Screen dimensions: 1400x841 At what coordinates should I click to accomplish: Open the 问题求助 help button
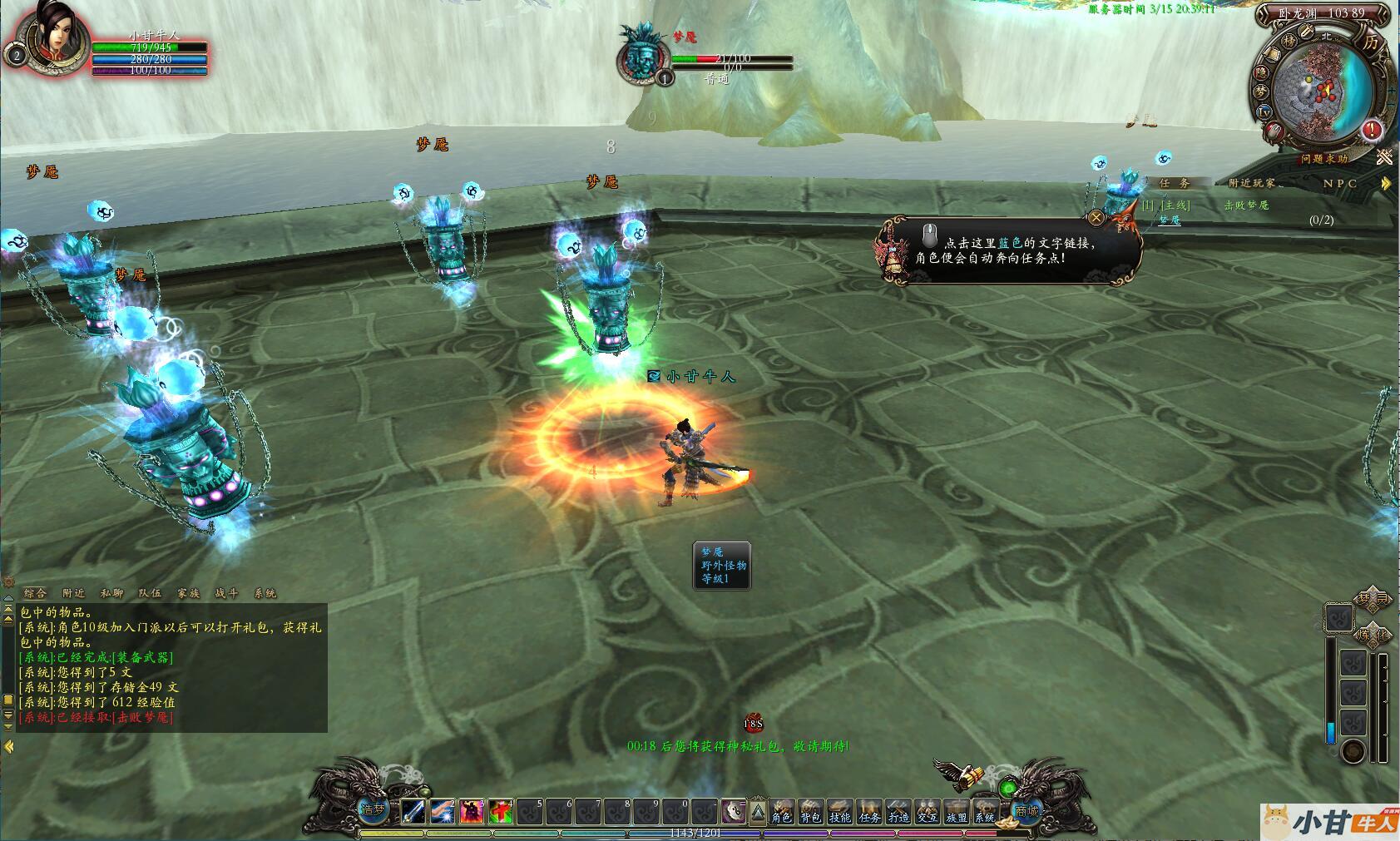click(1324, 158)
